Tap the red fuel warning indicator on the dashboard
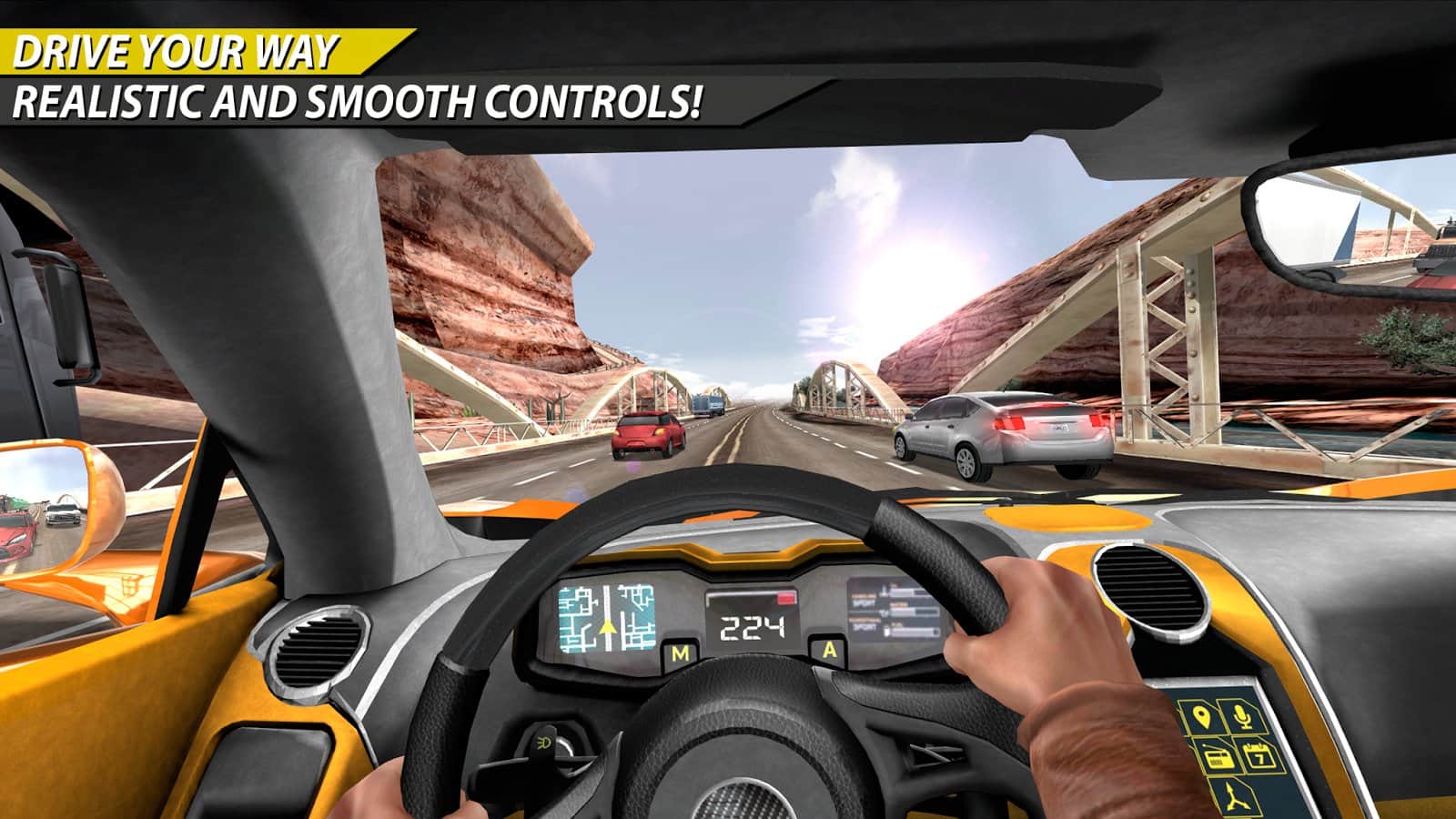 tap(784, 599)
